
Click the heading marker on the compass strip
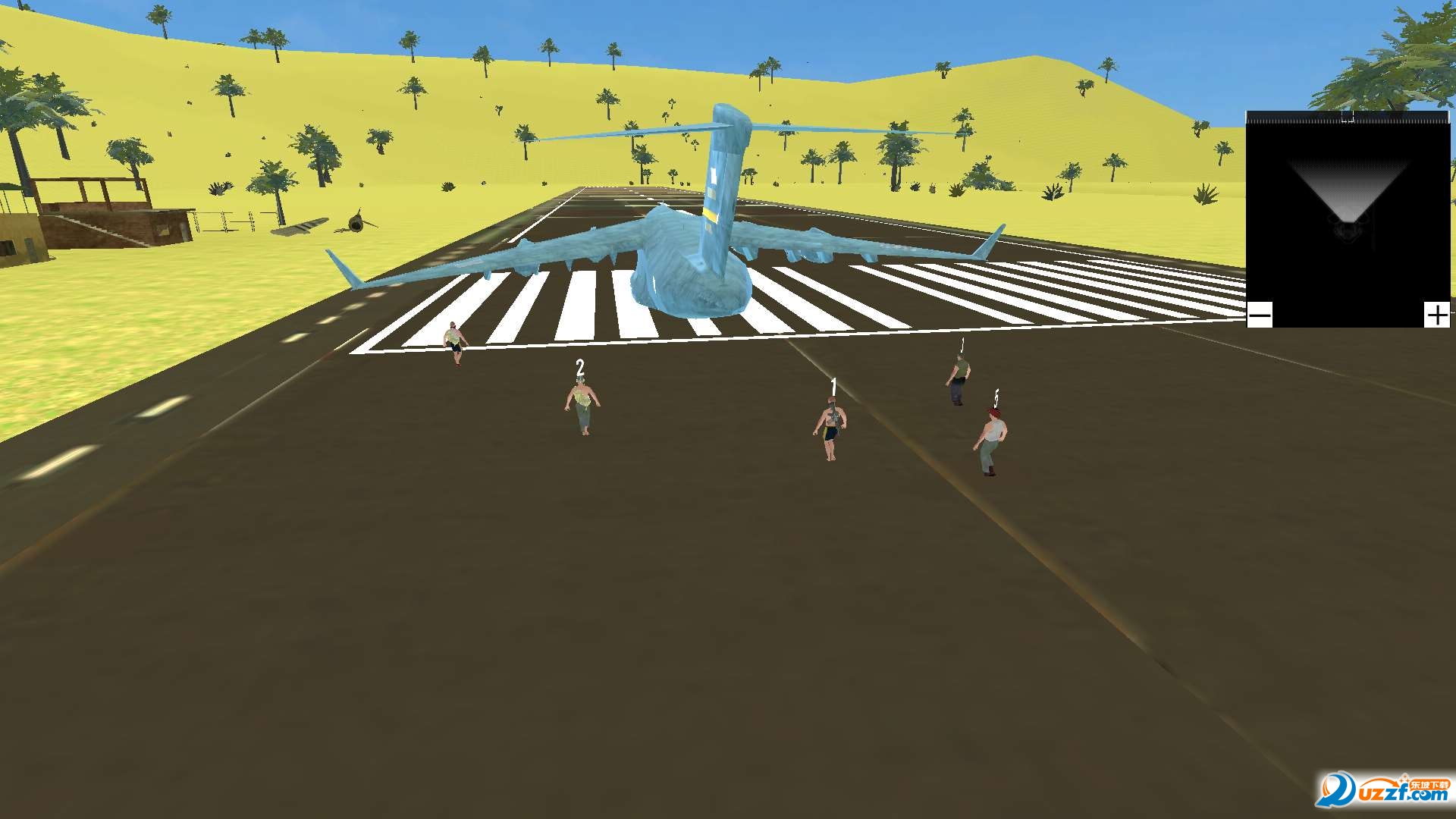(1348, 118)
